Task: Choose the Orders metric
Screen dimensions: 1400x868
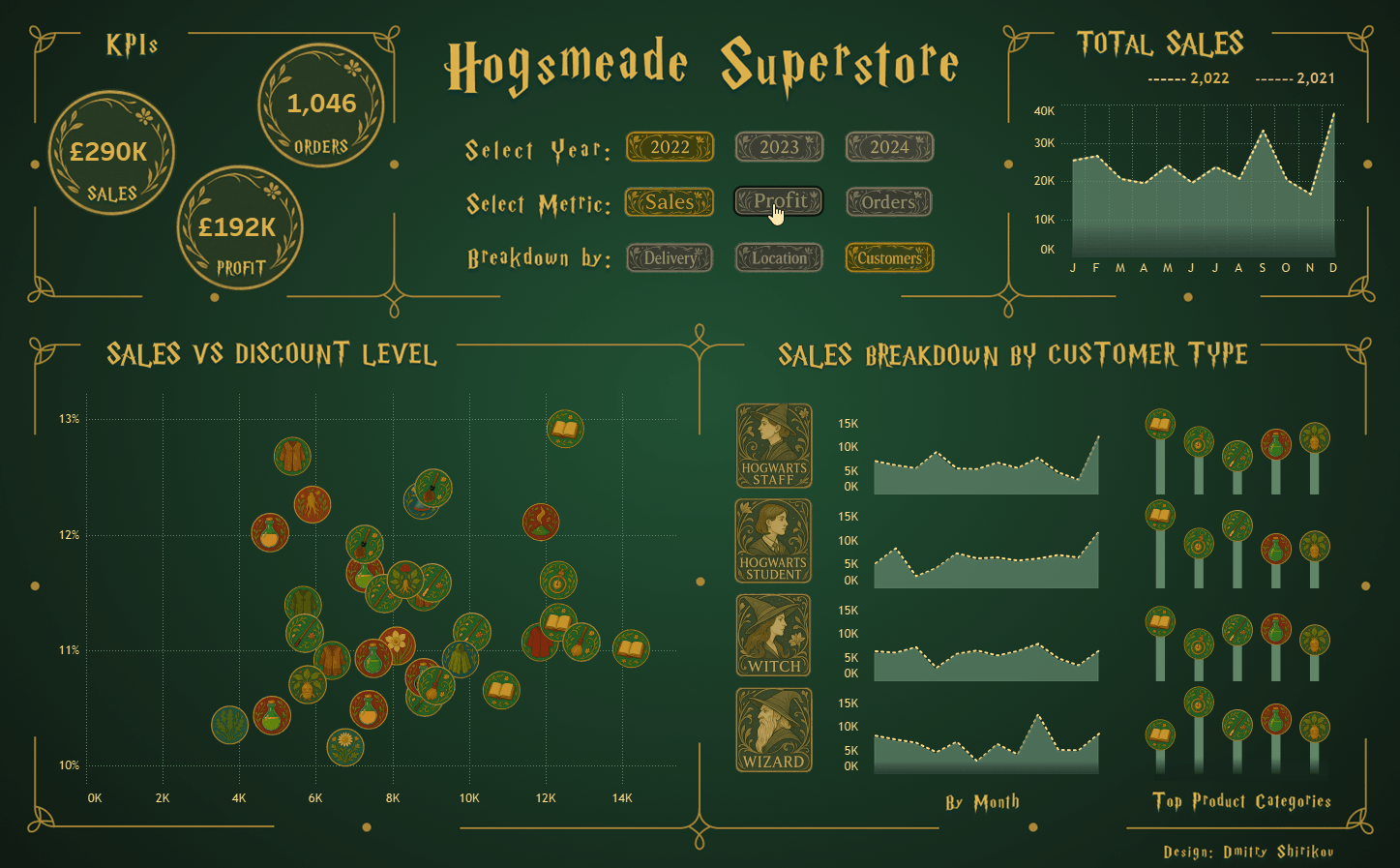Action: coord(889,202)
